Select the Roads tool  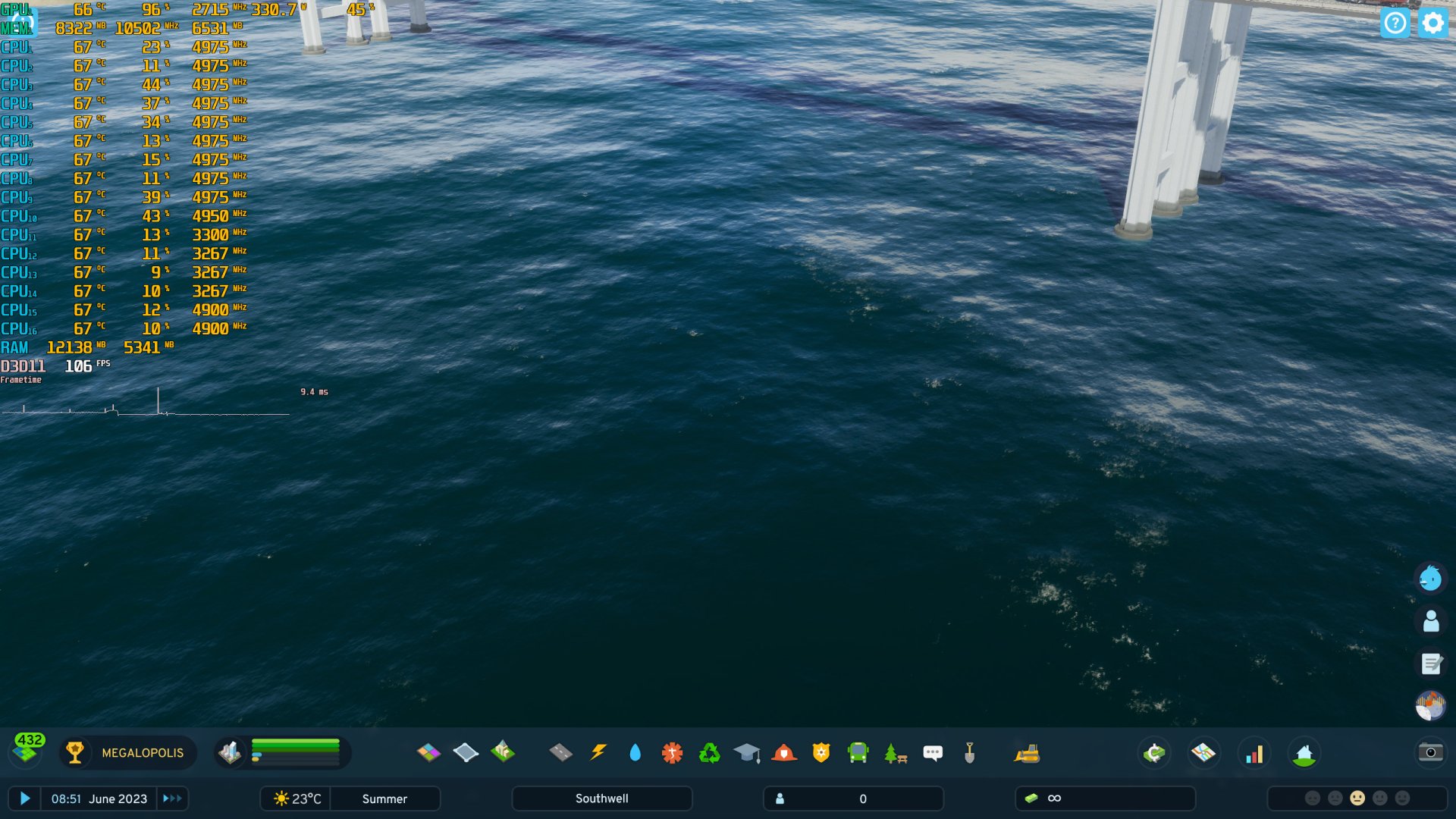coord(560,753)
